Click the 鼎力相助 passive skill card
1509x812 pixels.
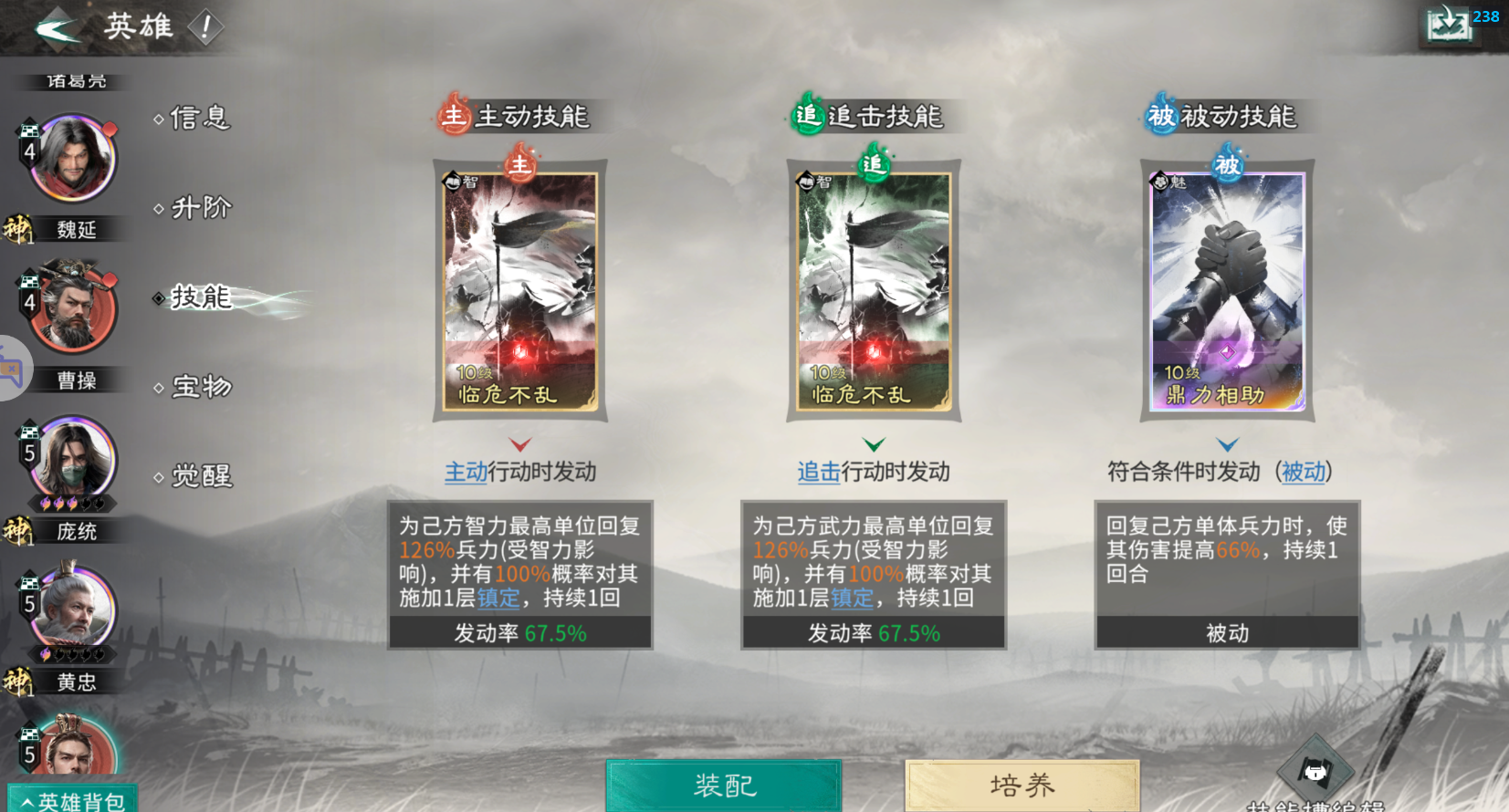(x=1227, y=292)
